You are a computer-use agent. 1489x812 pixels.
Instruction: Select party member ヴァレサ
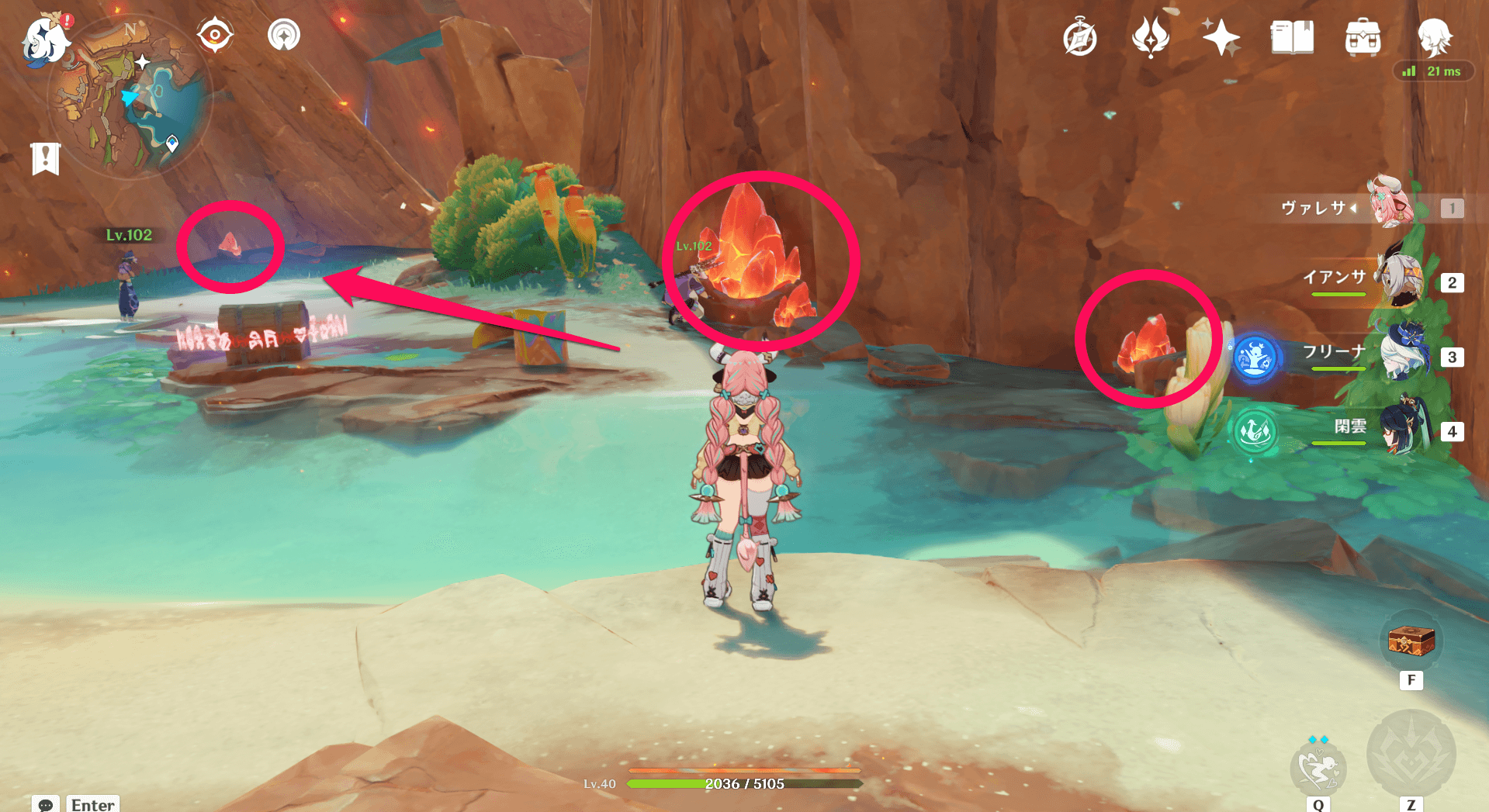[1389, 206]
